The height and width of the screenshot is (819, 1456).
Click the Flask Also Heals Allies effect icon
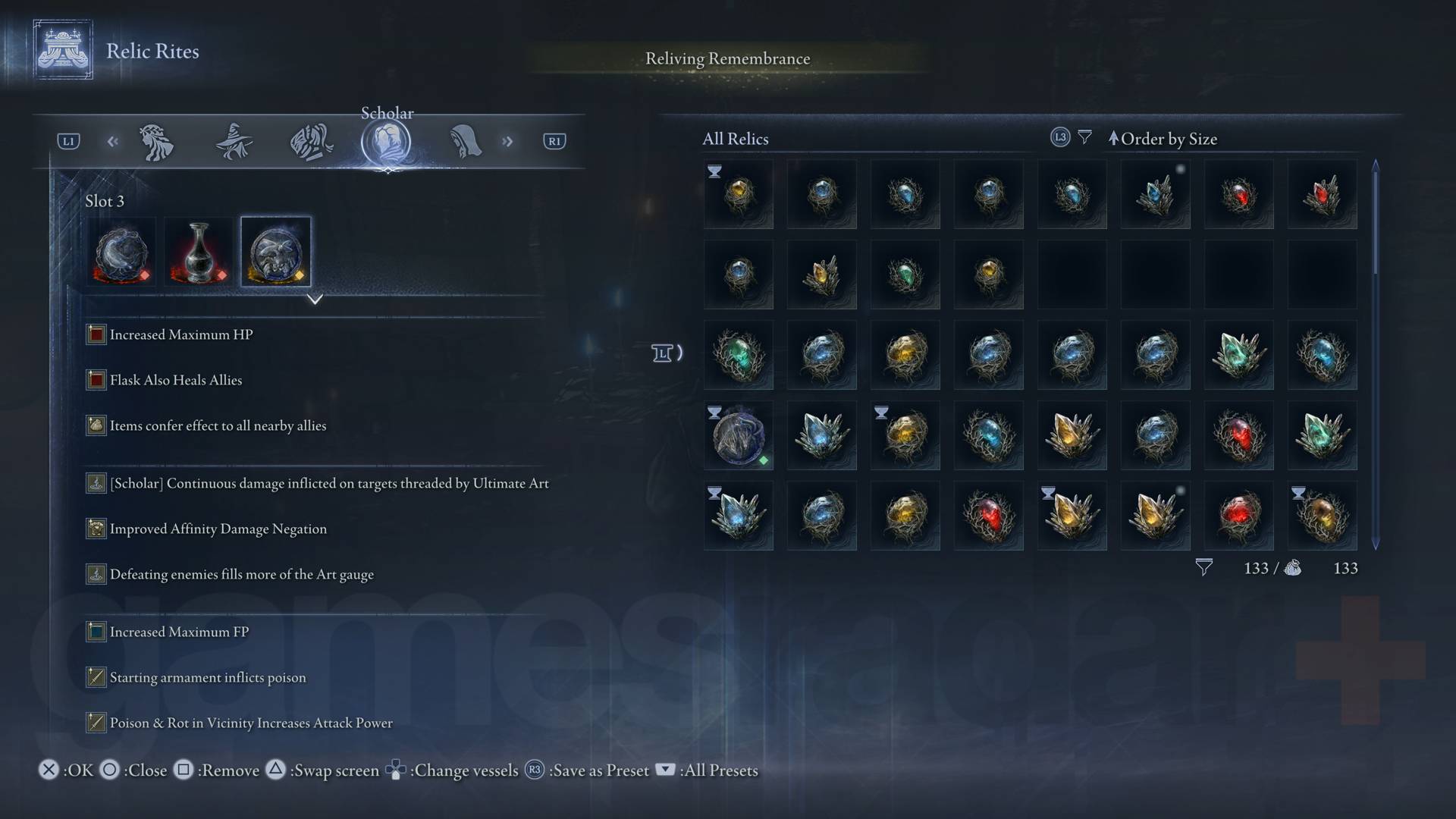click(96, 380)
